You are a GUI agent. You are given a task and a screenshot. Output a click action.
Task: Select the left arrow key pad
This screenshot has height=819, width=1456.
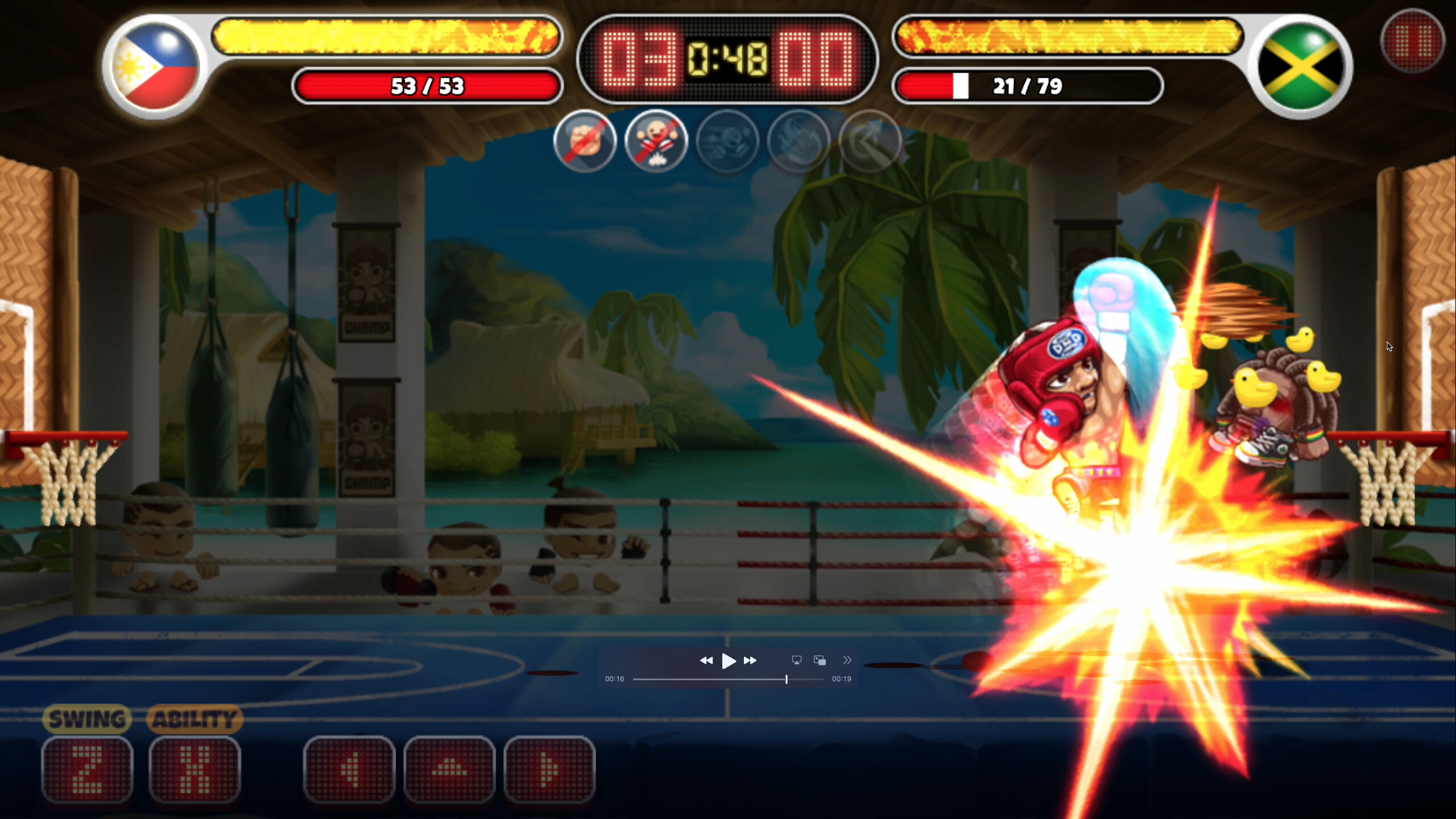point(349,771)
